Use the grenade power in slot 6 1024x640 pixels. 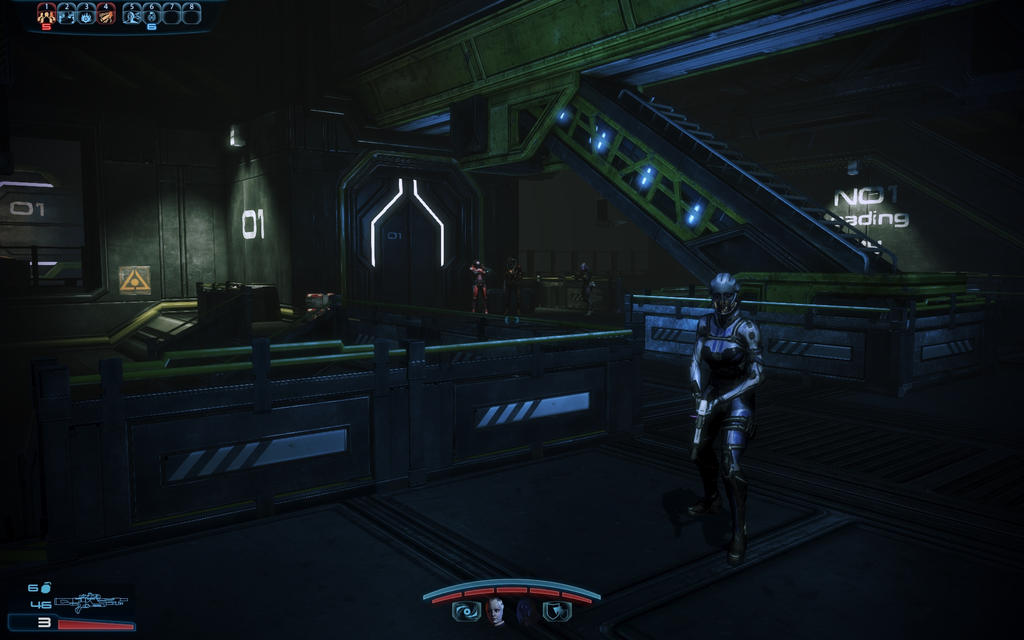pos(152,14)
